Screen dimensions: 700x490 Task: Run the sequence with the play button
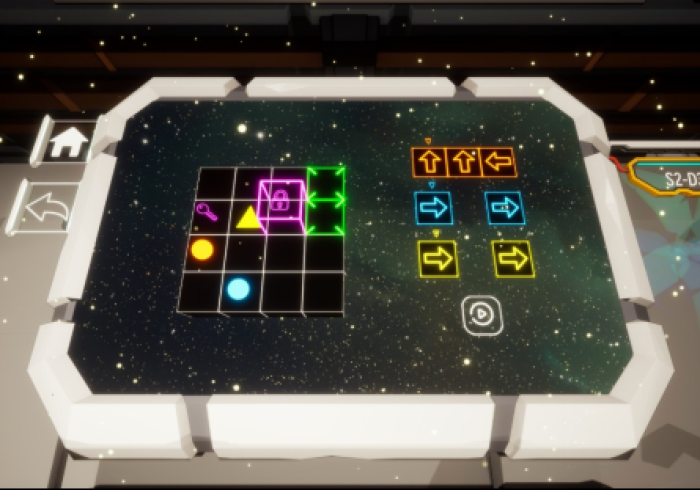point(480,314)
